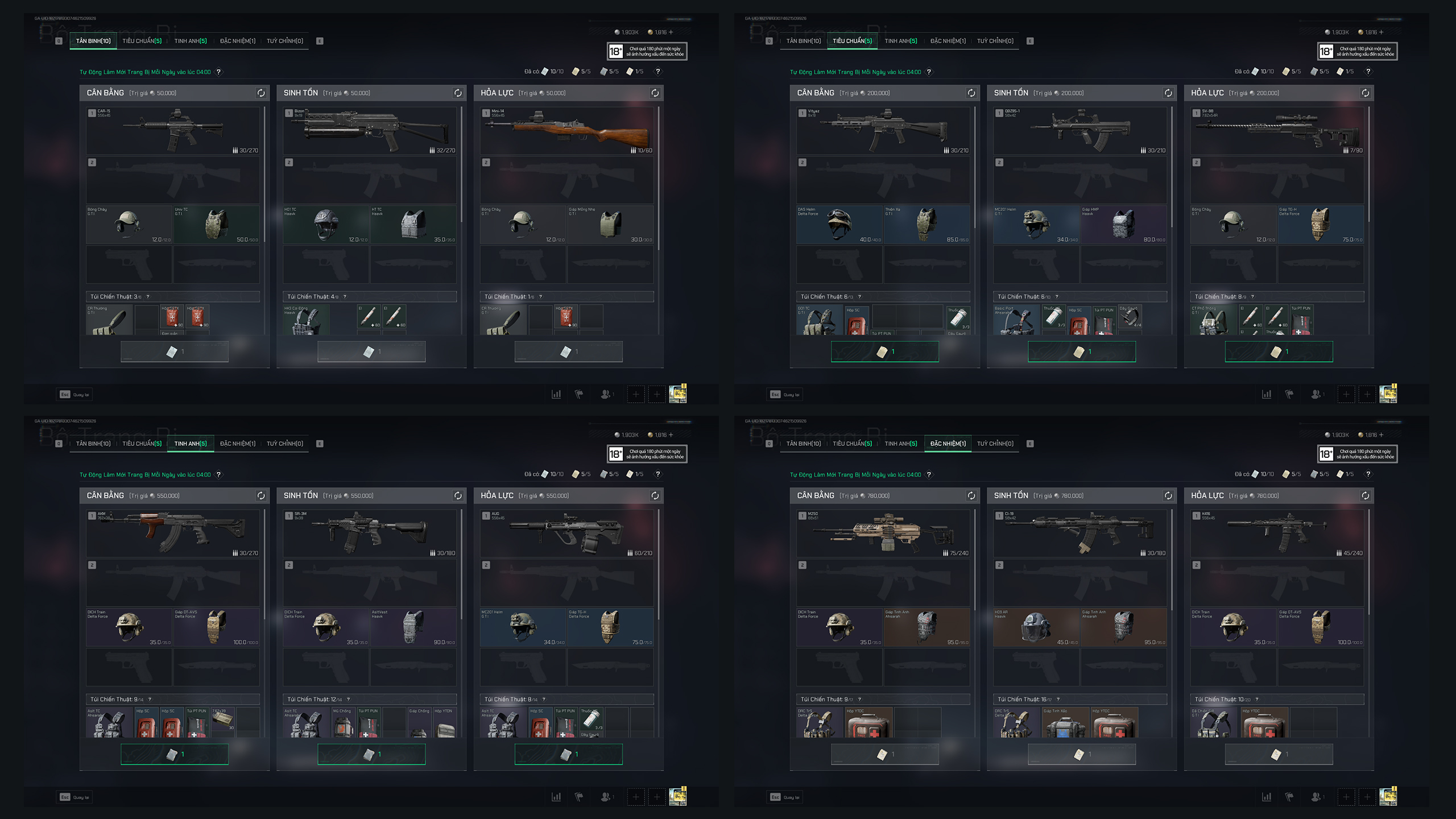The image size is (1456, 819).
Task: Redeem ticket for the 780,000 Hỏa Lực loadout
Action: [x=1279, y=755]
